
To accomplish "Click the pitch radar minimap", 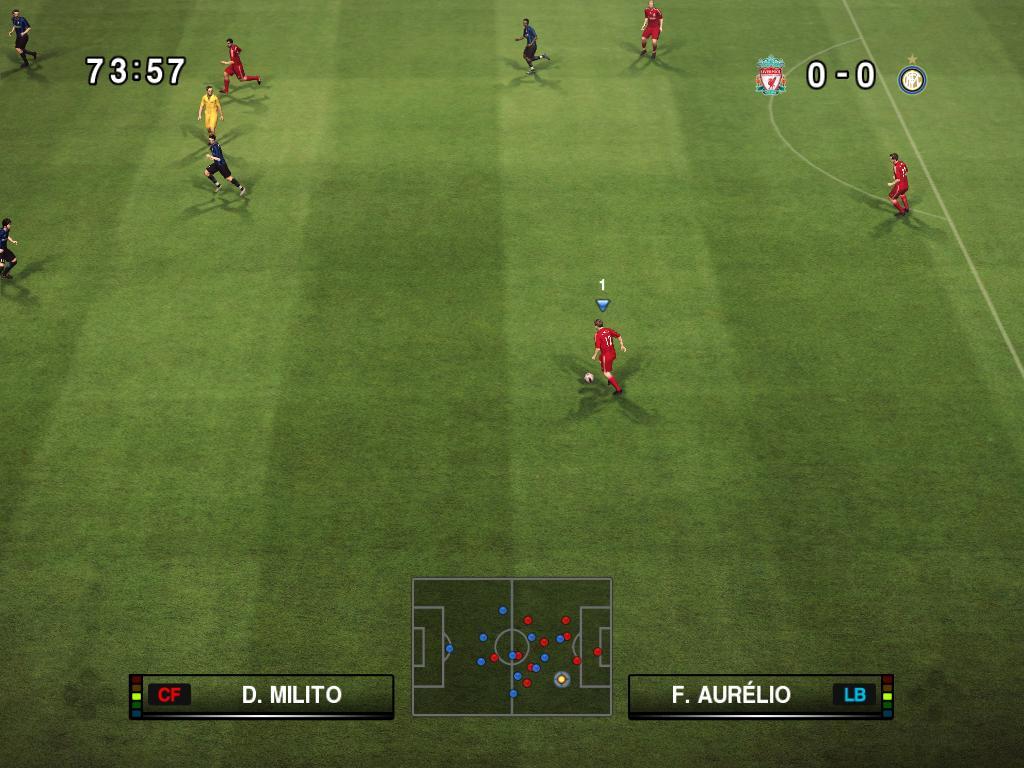I will [511, 646].
